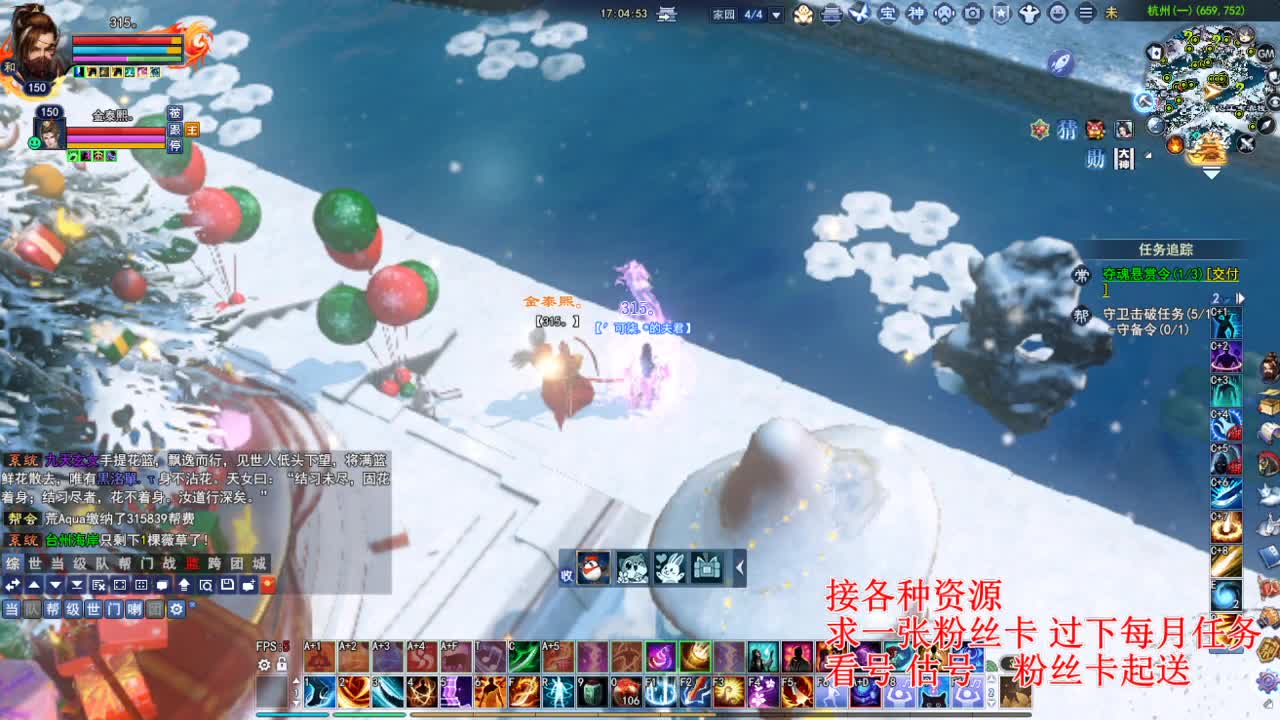This screenshot has width=1280, height=720.
Task: Open the camera screenshot icon in top bar
Action: (971, 15)
